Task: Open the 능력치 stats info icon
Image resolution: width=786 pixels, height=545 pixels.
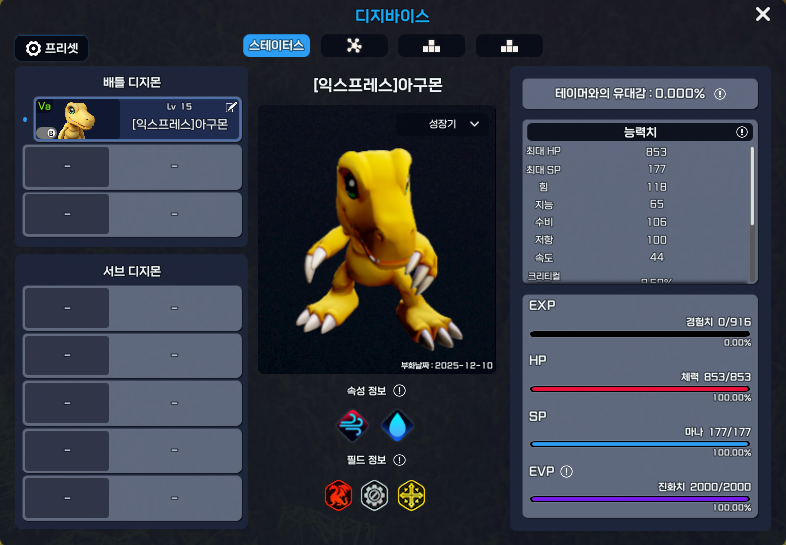Action: [742, 132]
